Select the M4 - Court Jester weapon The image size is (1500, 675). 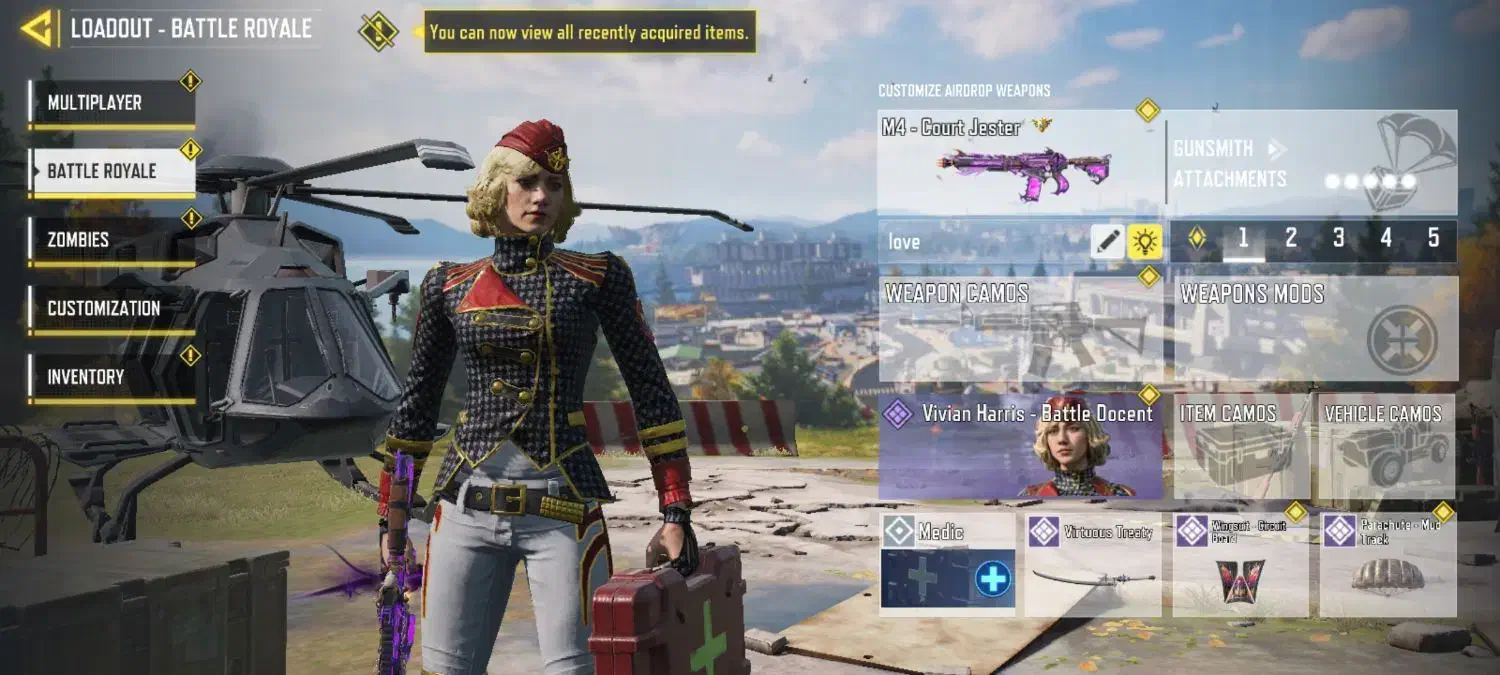(1020, 162)
